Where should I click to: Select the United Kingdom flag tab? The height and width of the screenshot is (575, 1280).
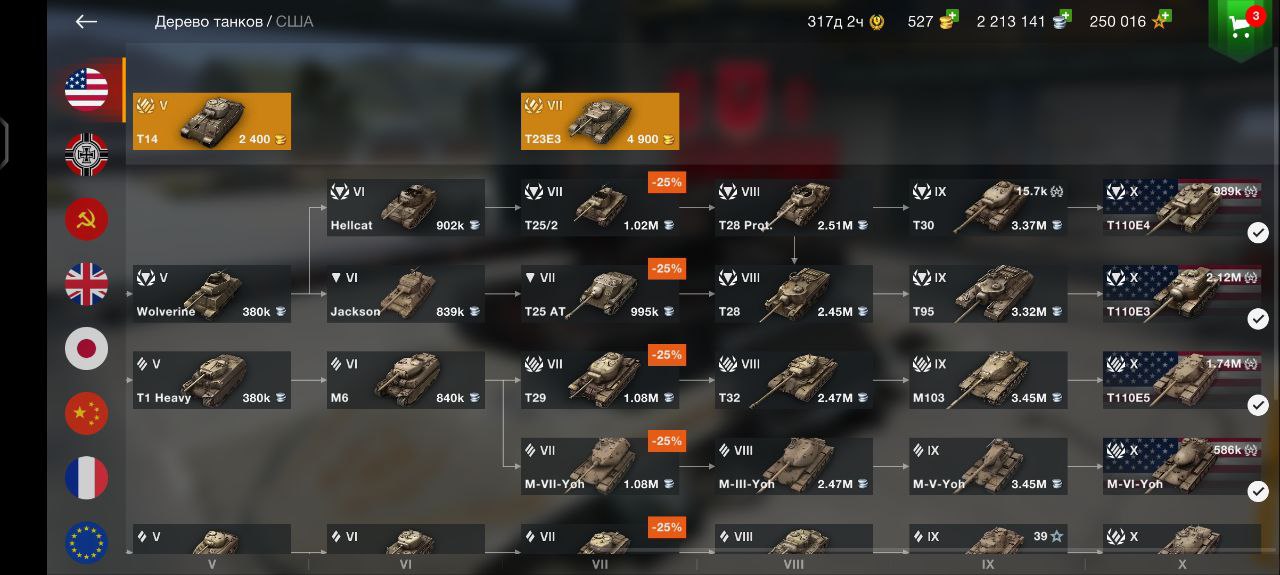(x=87, y=285)
